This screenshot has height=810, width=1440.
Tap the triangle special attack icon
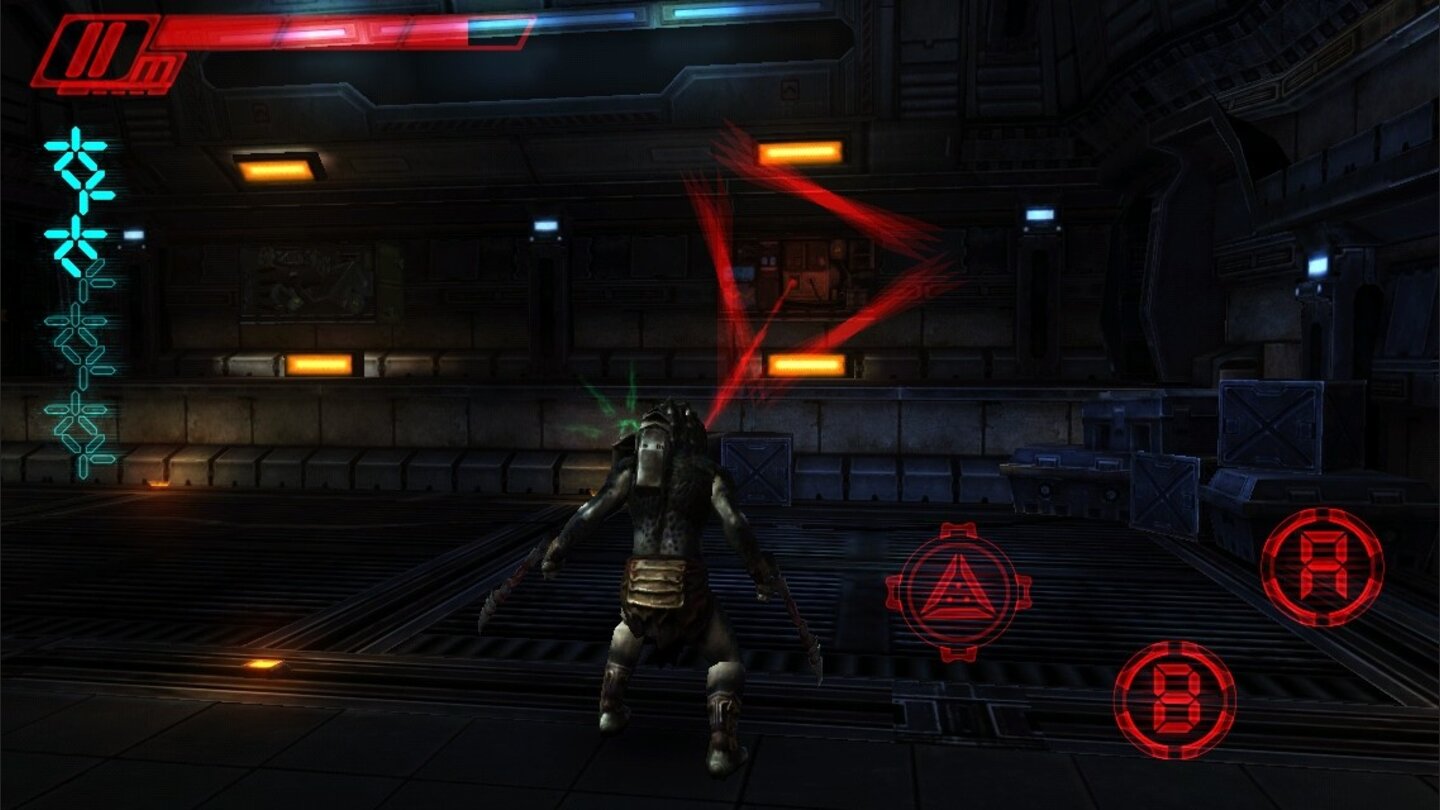coord(960,590)
